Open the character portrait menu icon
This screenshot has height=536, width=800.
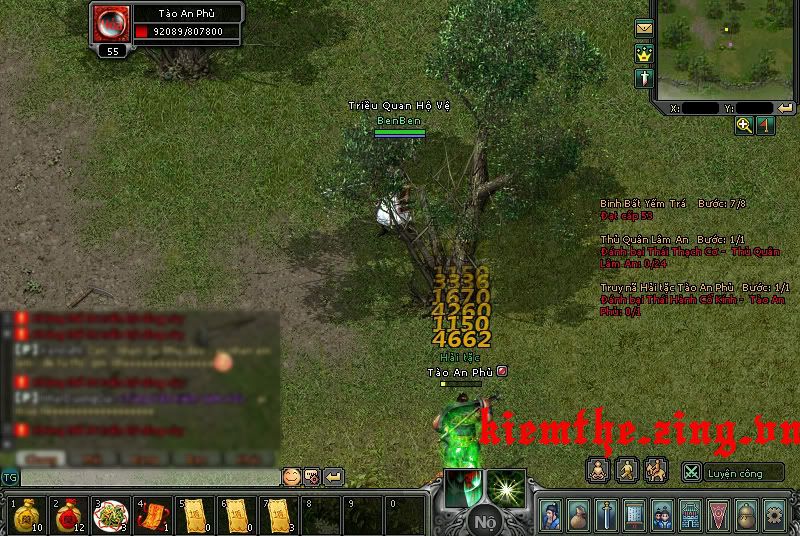(x=551, y=515)
